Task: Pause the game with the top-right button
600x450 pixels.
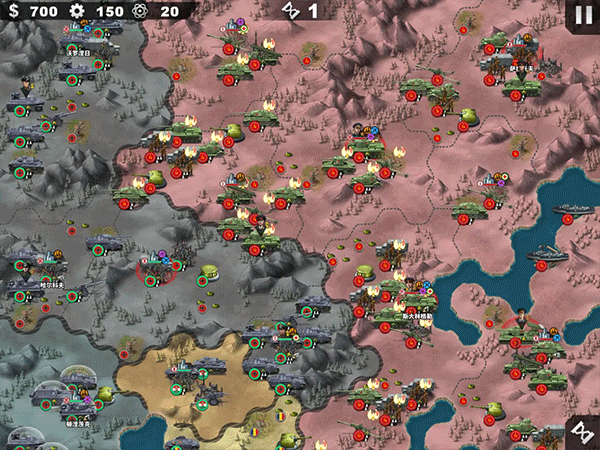Action: click(x=583, y=15)
